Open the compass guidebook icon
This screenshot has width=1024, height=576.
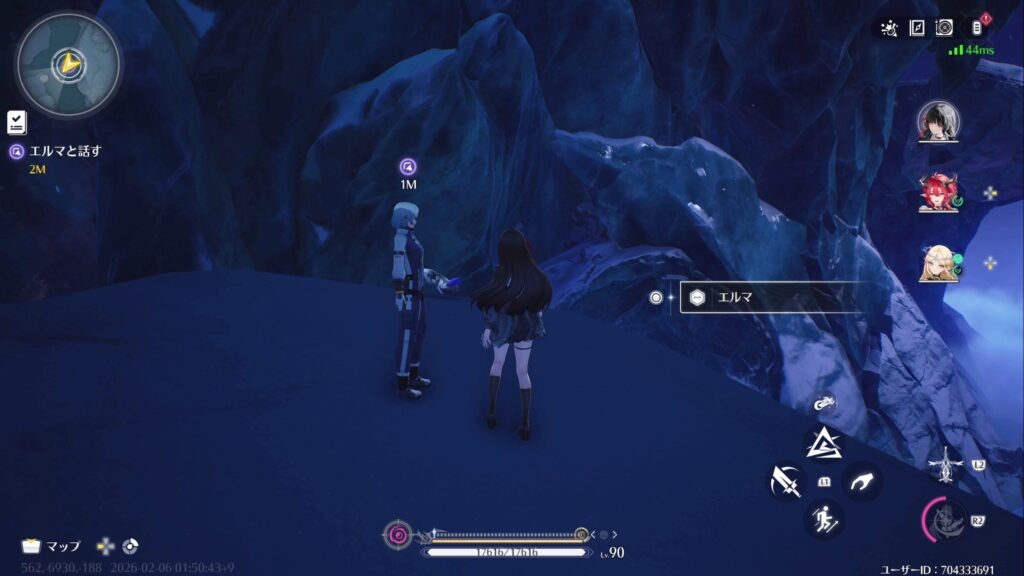pyautogui.click(x=917, y=28)
